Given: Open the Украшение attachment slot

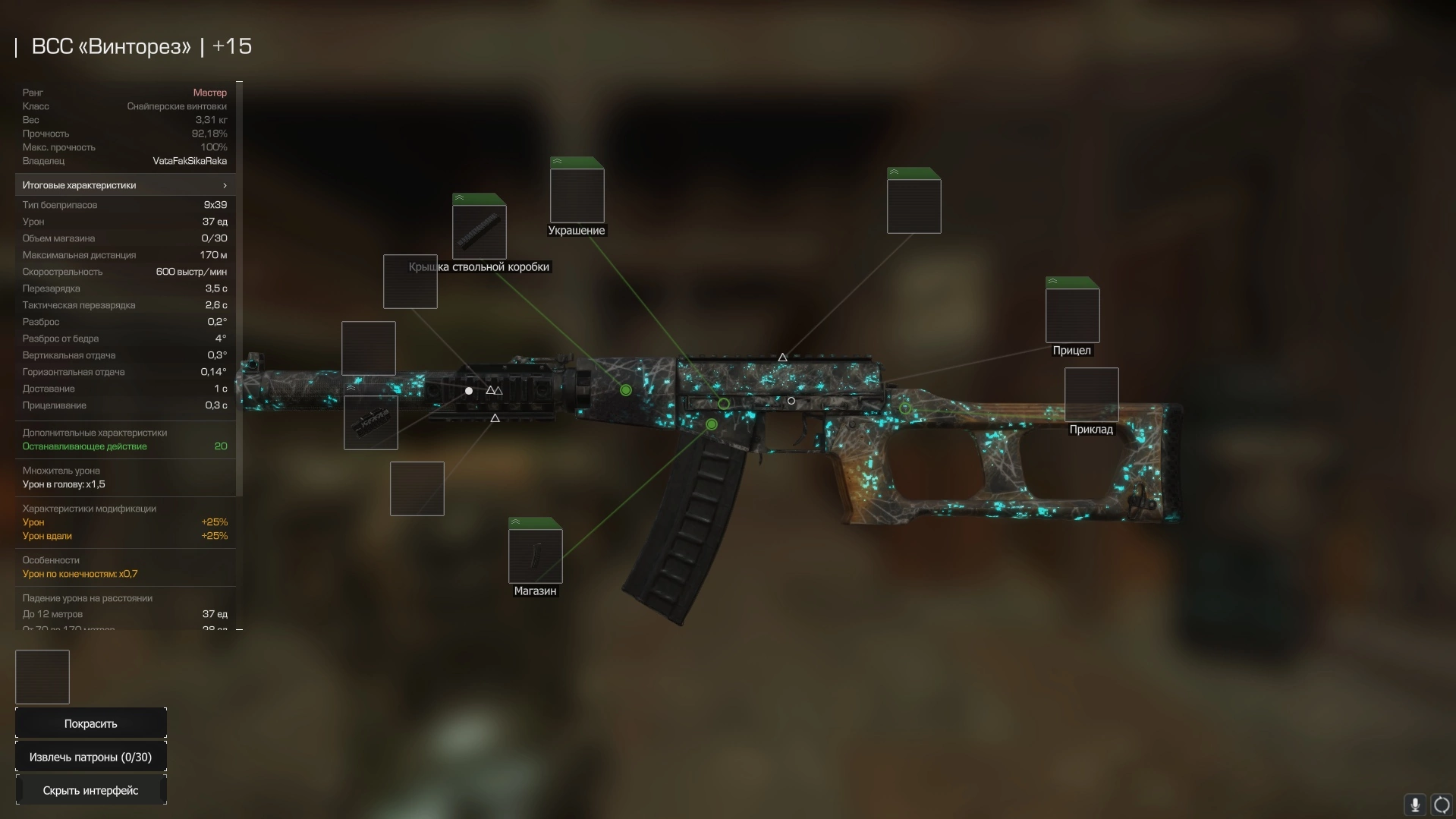Looking at the screenshot, I should coord(577,195).
